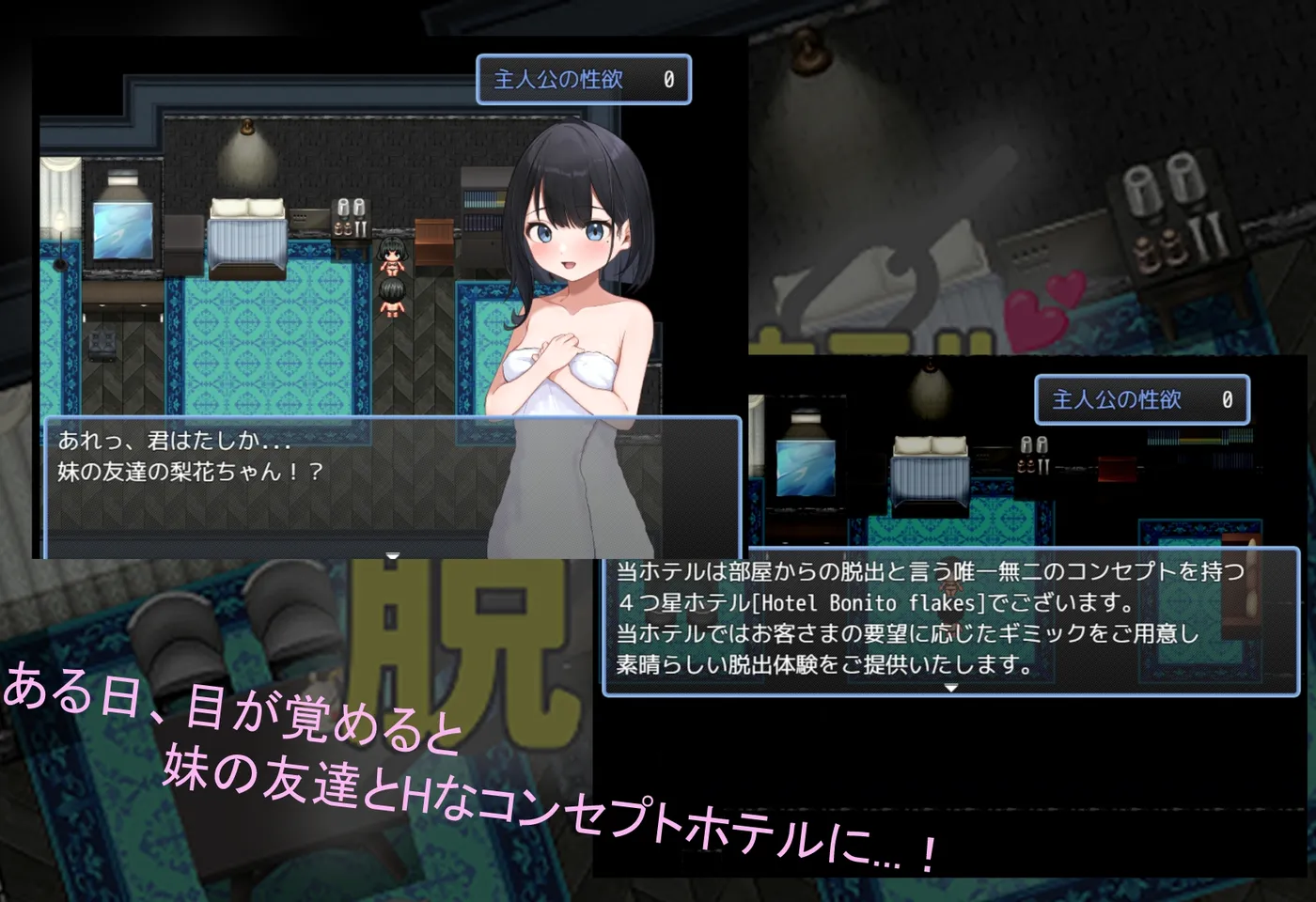Click the continue arrow under 梨花ちゃん dialogue
The height and width of the screenshot is (902, 1316).
(x=391, y=554)
